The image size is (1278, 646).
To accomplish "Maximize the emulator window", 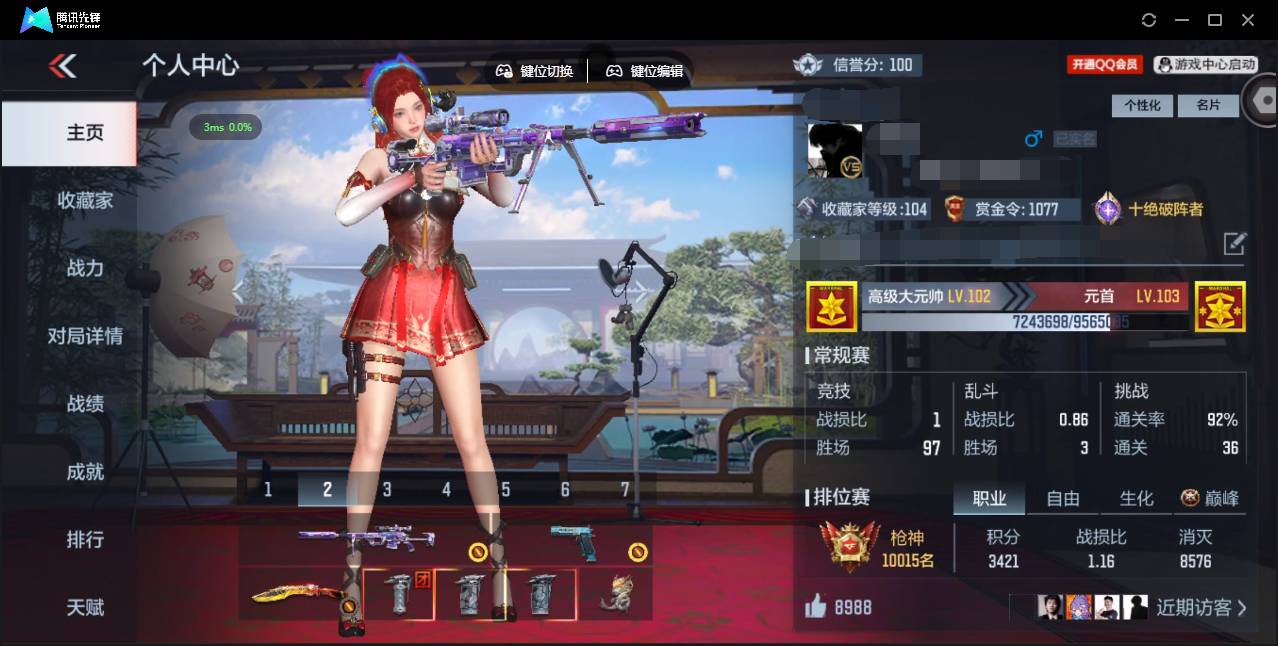I will point(1215,20).
